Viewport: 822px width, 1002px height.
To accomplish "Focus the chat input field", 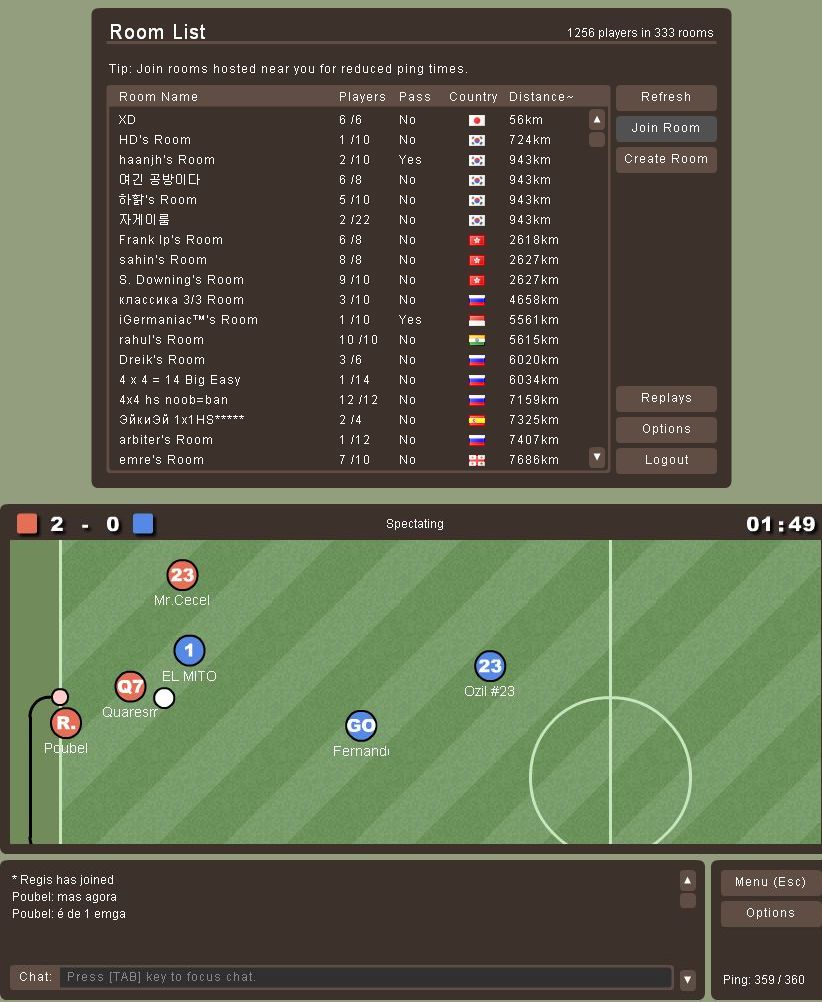I will (365, 977).
